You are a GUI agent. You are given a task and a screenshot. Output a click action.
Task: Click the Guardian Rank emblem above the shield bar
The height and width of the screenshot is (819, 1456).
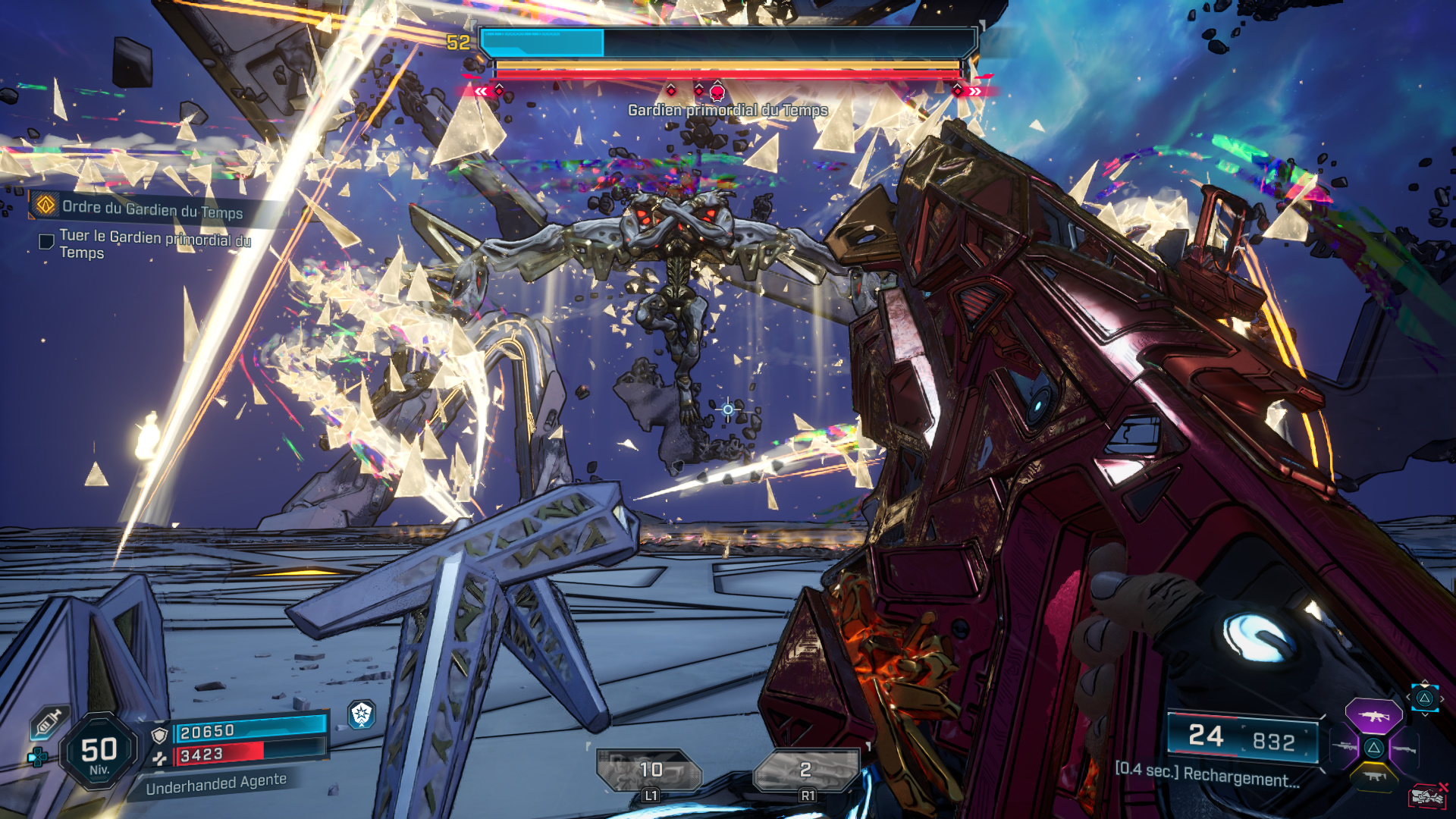362,716
